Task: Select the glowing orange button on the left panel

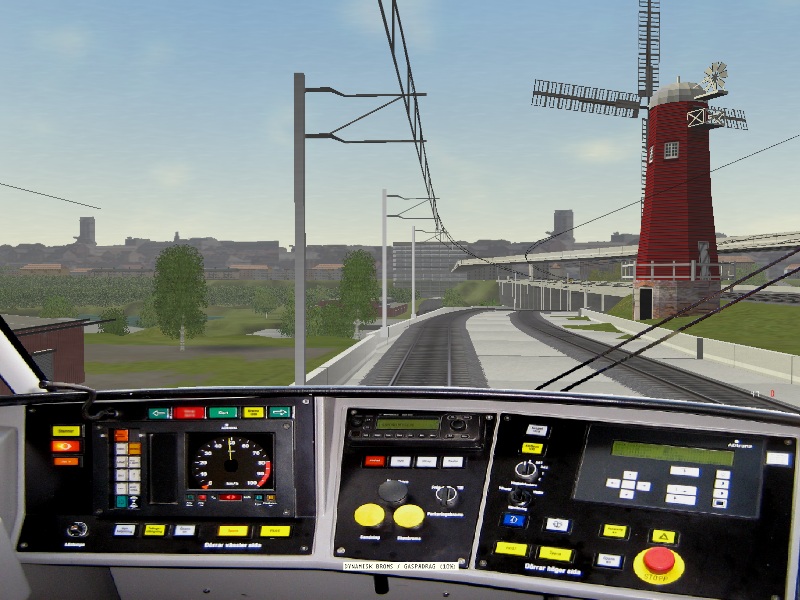Action: tap(66, 446)
